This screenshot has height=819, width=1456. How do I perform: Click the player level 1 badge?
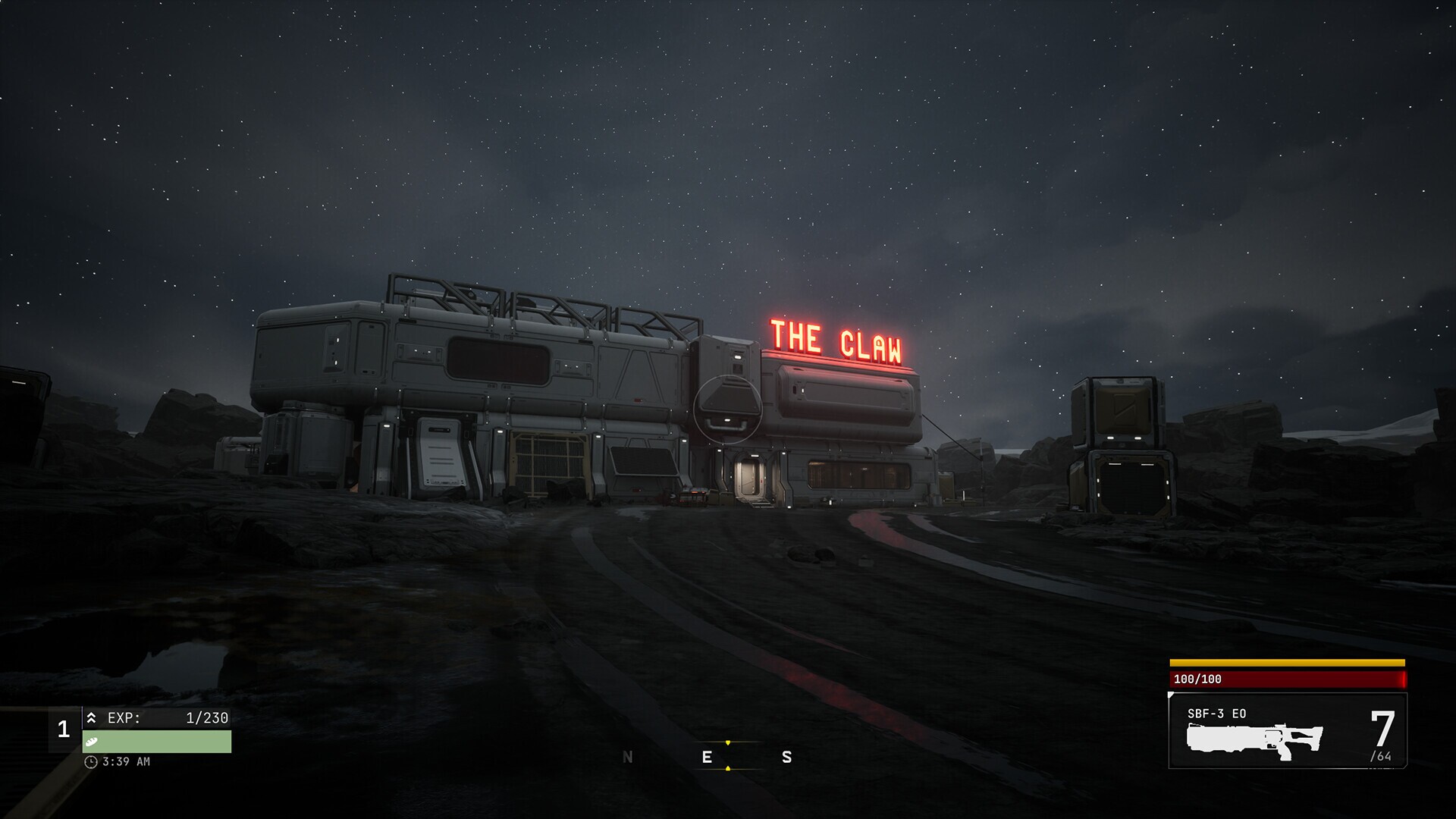(64, 730)
